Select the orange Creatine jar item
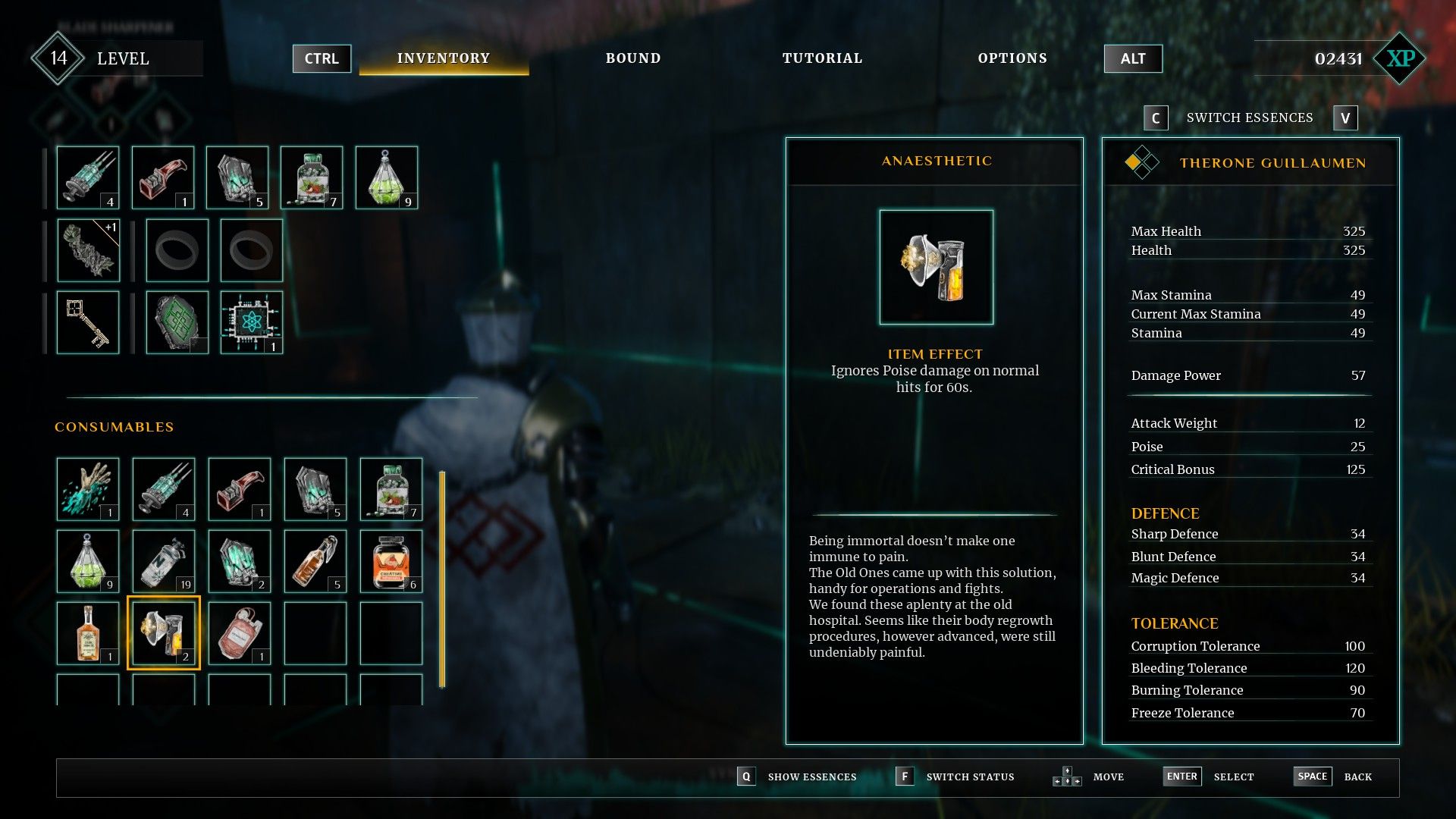This screenshot has height=819, width=1456. pos(391,561)
